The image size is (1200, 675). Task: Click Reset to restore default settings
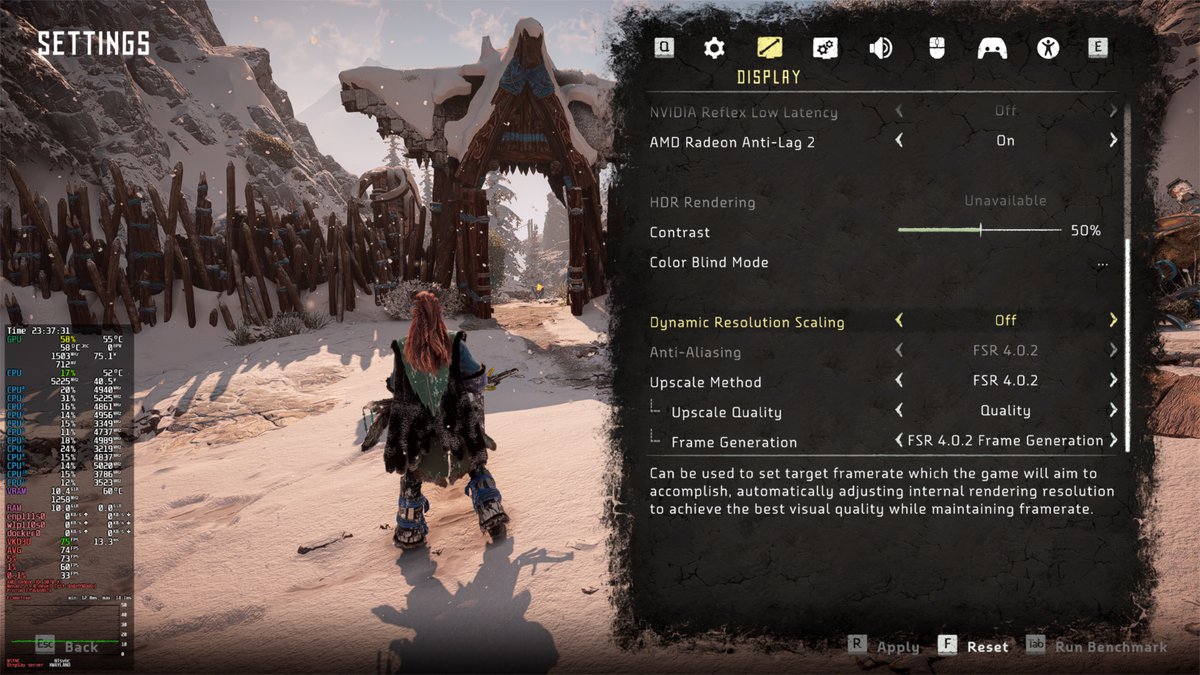tap(986, 647)
